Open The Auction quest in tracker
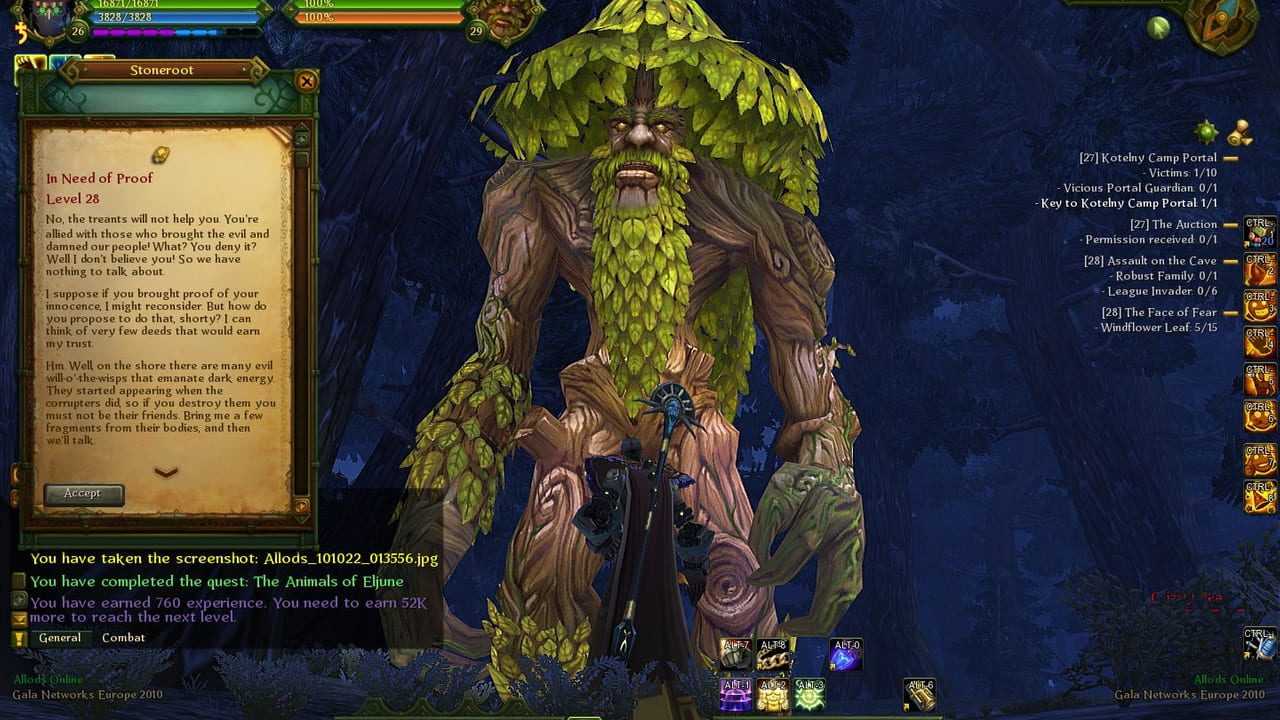1280x720 pixels. pyautogui.click(x=1173, y=225)
